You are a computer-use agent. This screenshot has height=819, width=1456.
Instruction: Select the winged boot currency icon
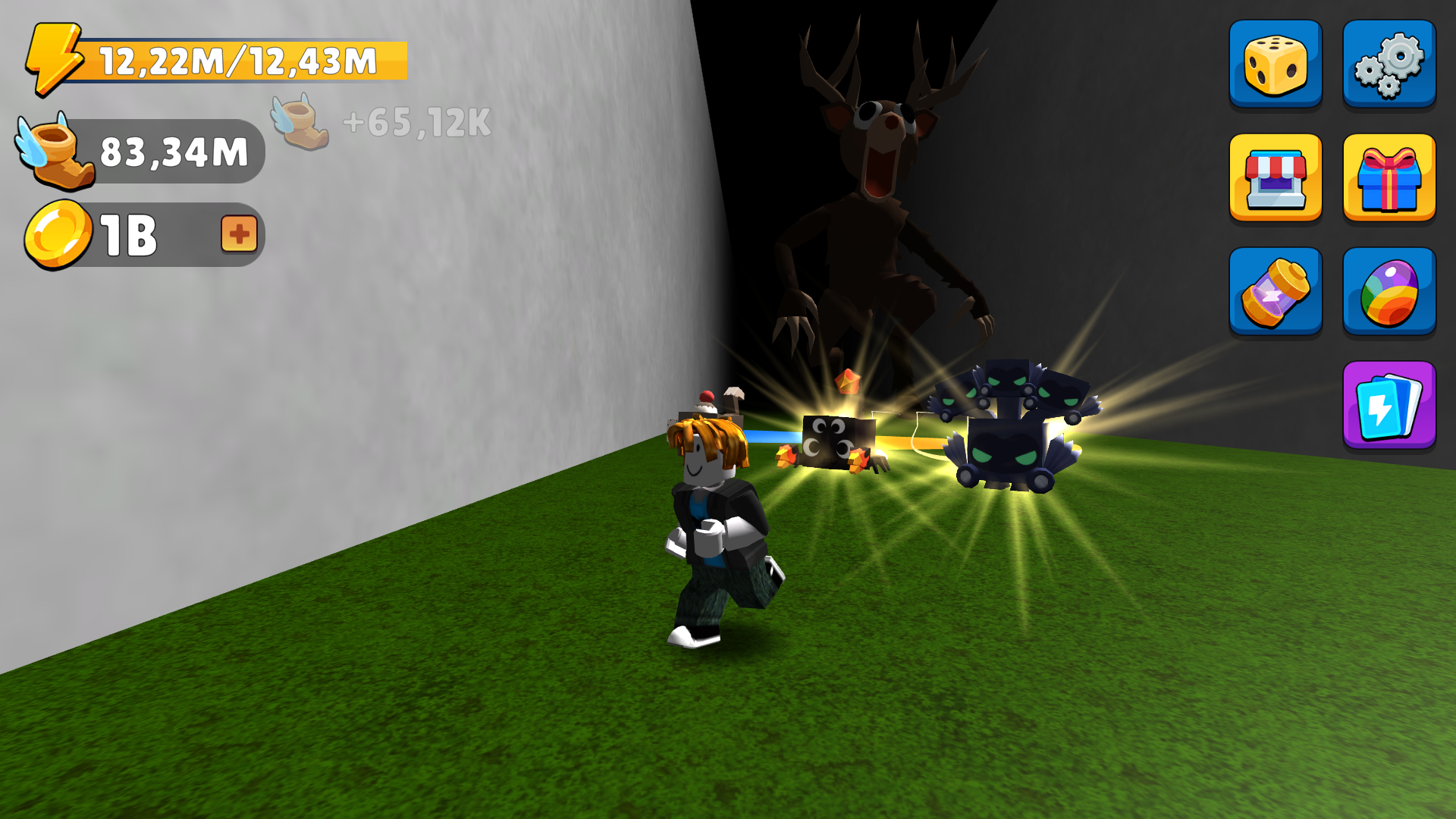[x=55, y=152]
